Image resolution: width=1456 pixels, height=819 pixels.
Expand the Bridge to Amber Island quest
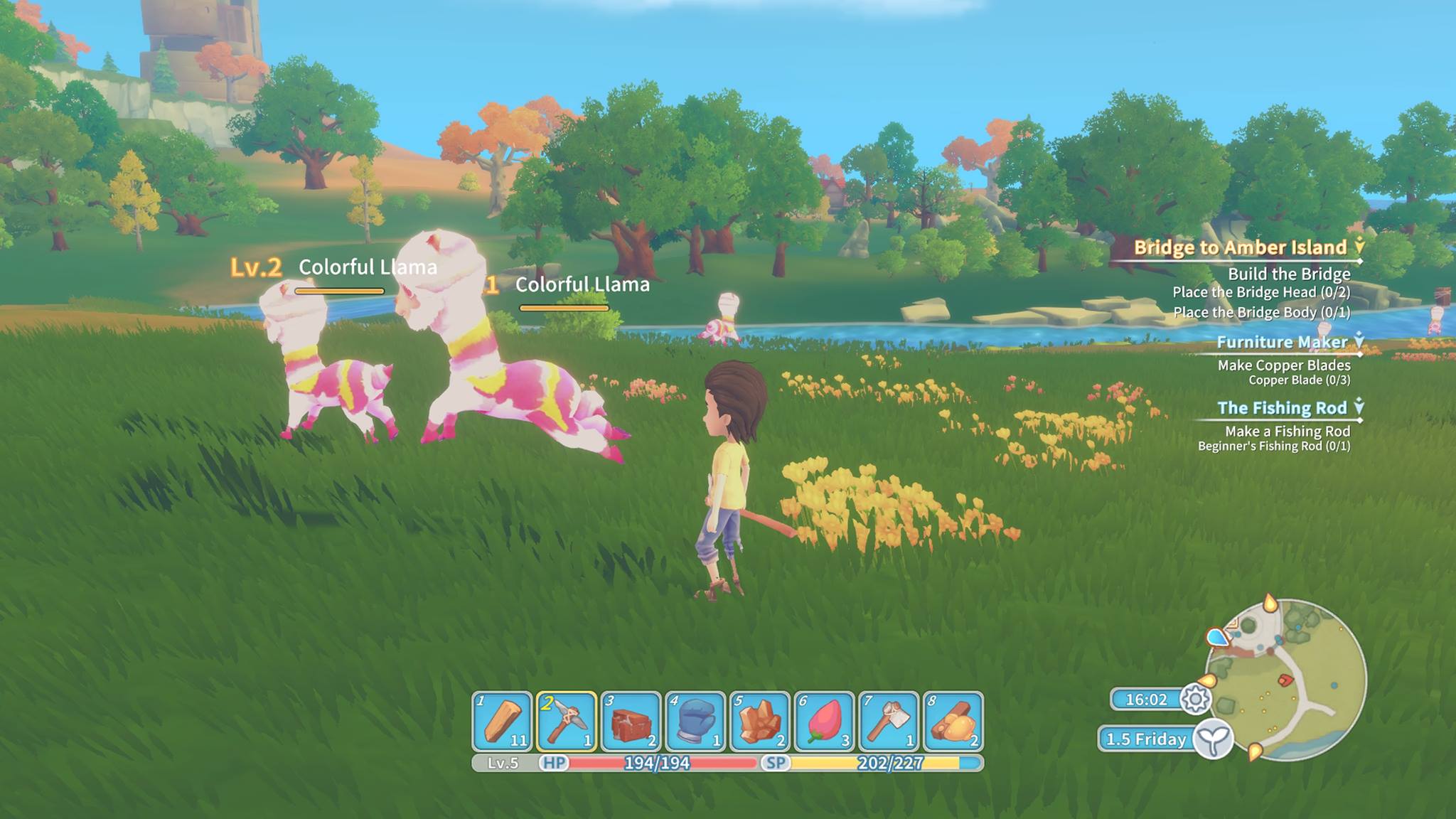tap(1240, 247)
